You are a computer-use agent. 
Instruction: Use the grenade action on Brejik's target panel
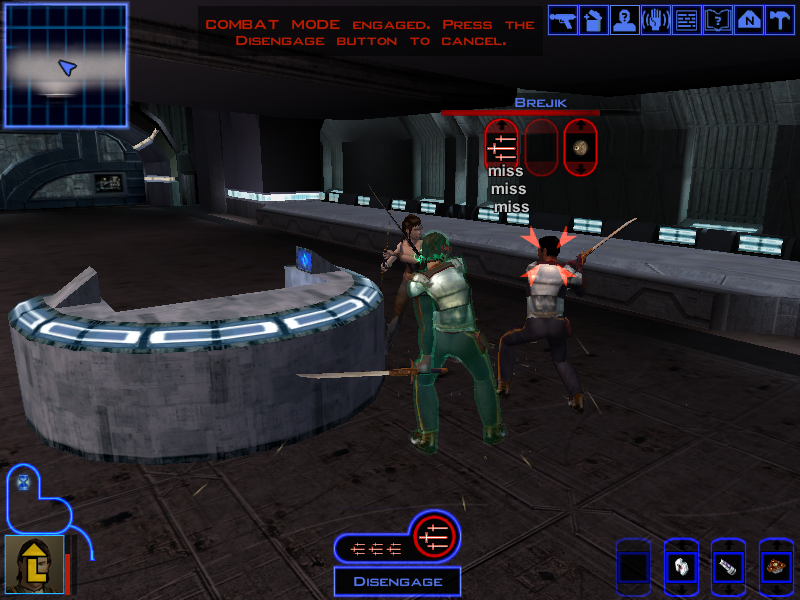click(580, 148)
